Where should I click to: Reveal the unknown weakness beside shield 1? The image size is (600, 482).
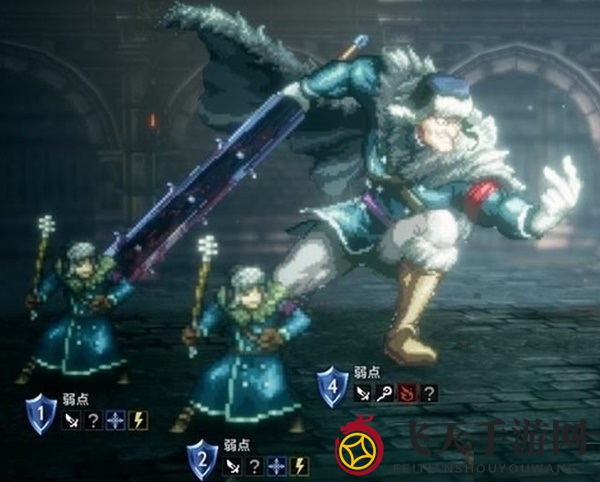tap(94, 420)
